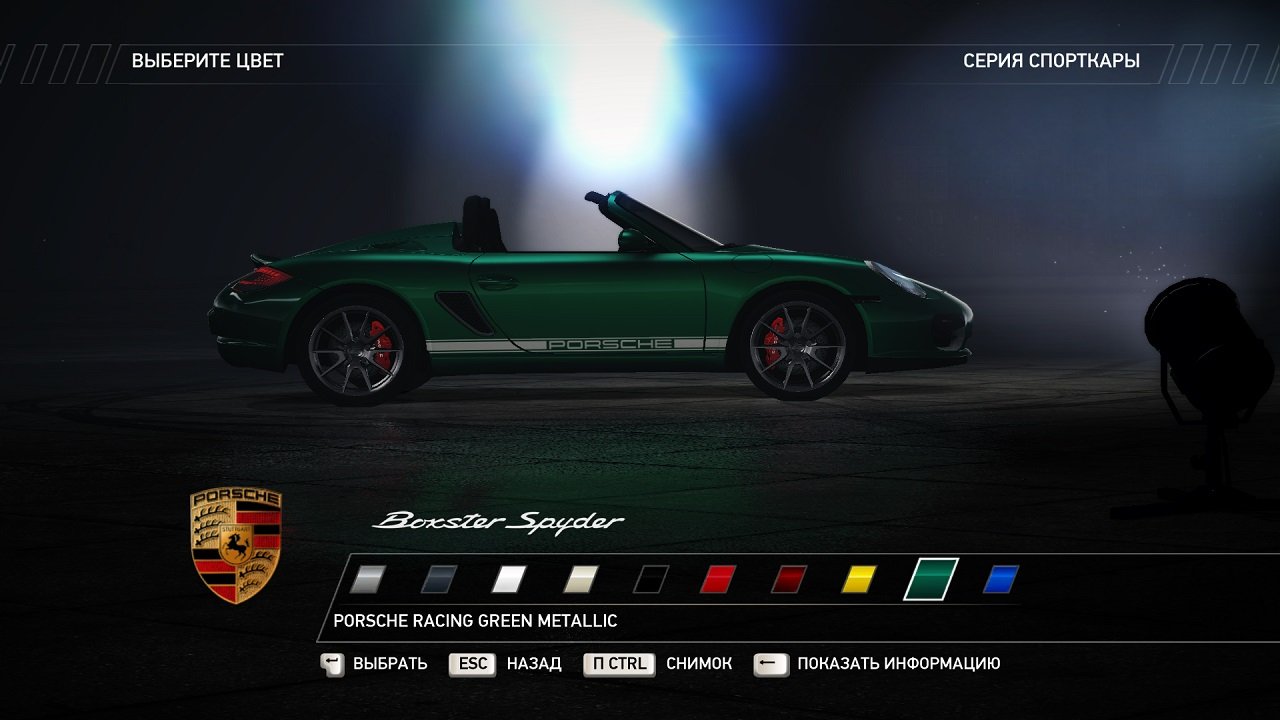
Task: Click the ESC key icon
Action: coord(470,663)
